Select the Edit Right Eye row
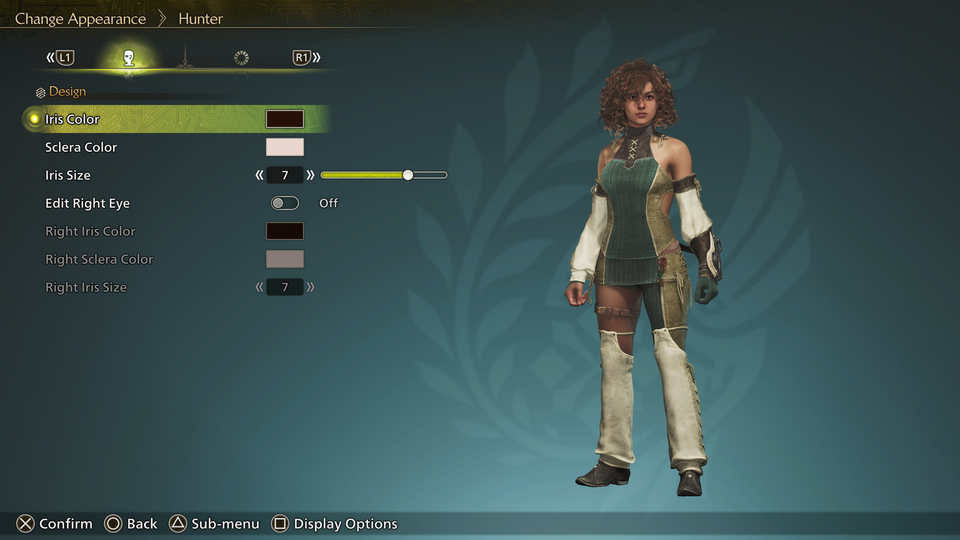 [87, 203]
